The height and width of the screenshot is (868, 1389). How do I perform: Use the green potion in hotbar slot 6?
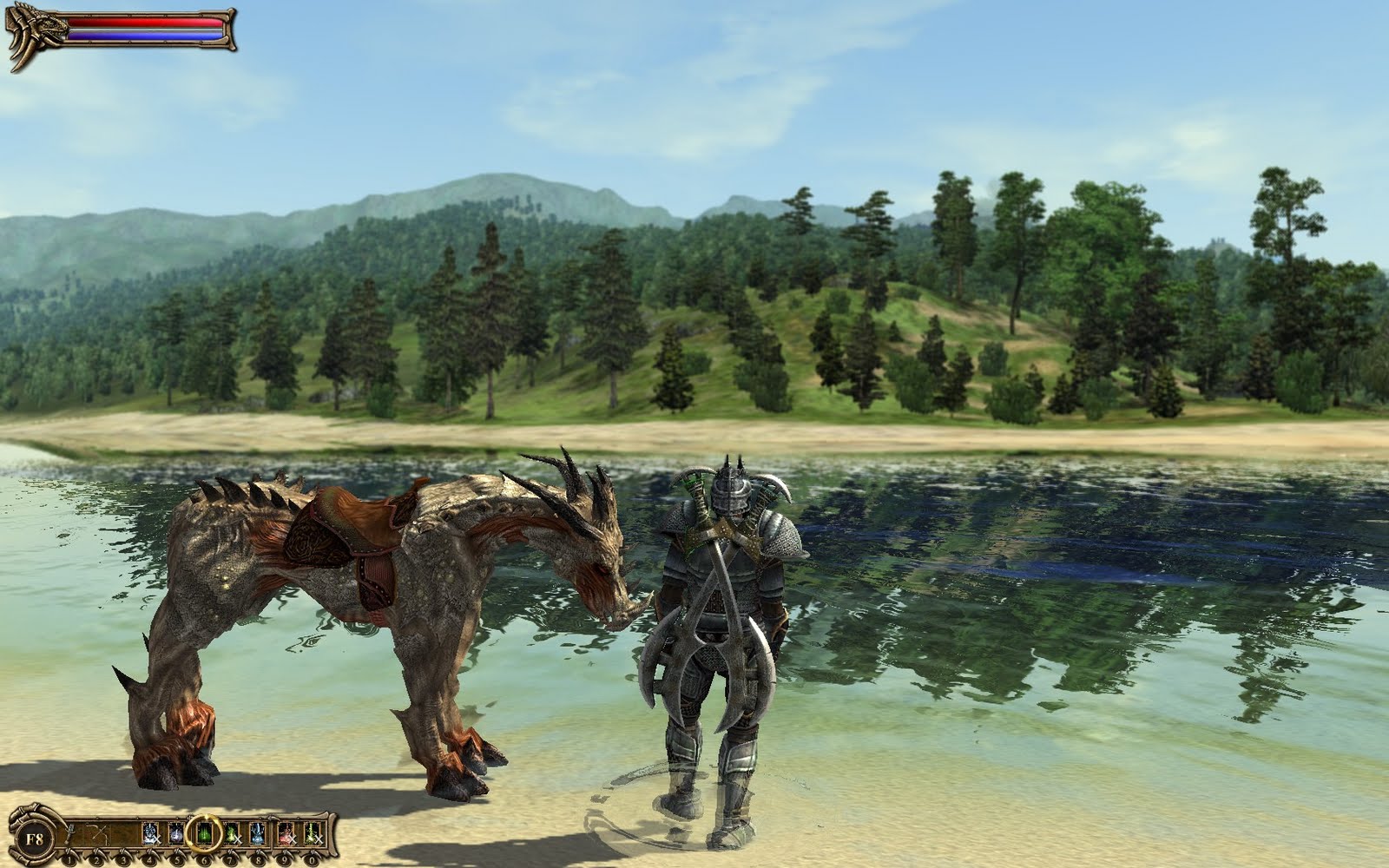click(x=203, y=832)
